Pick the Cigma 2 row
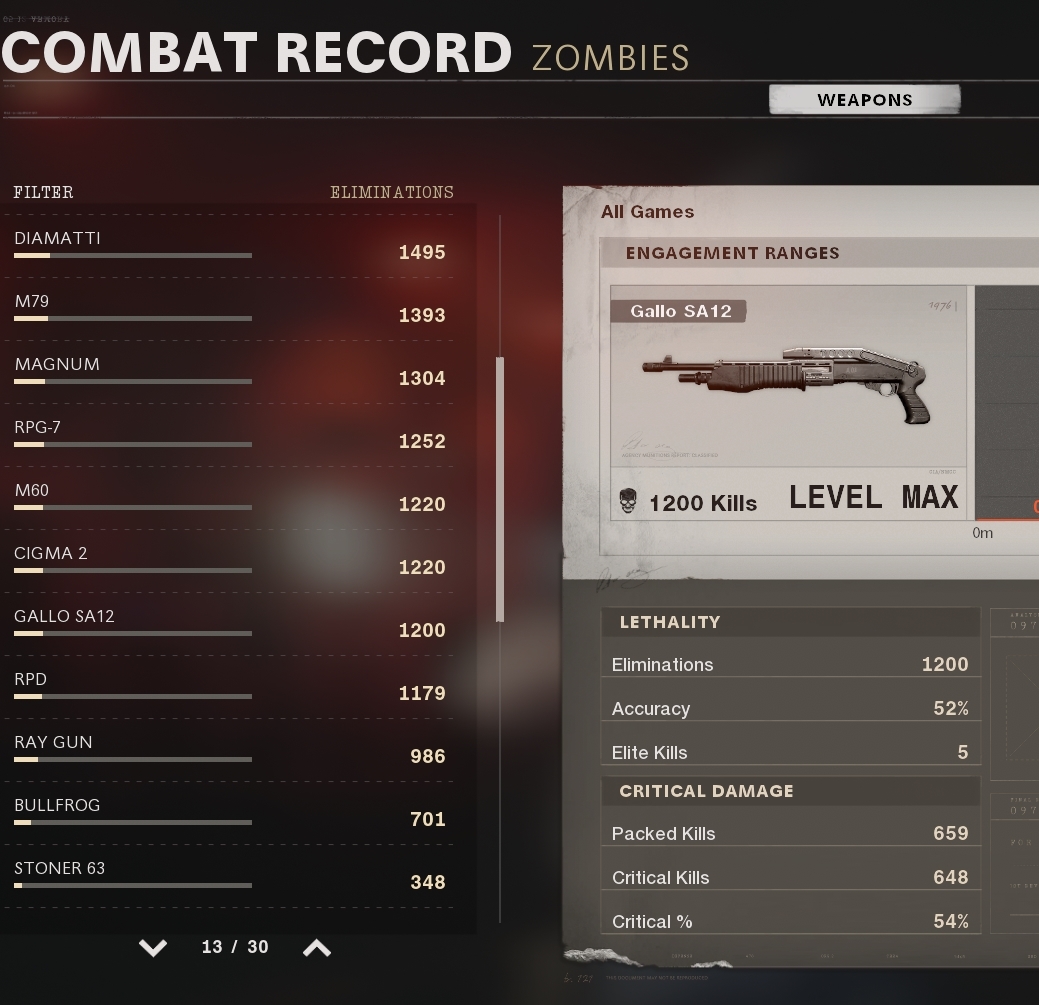Image resolution: width=1039 pixels, height=1005 pixels. coord(230,561)
